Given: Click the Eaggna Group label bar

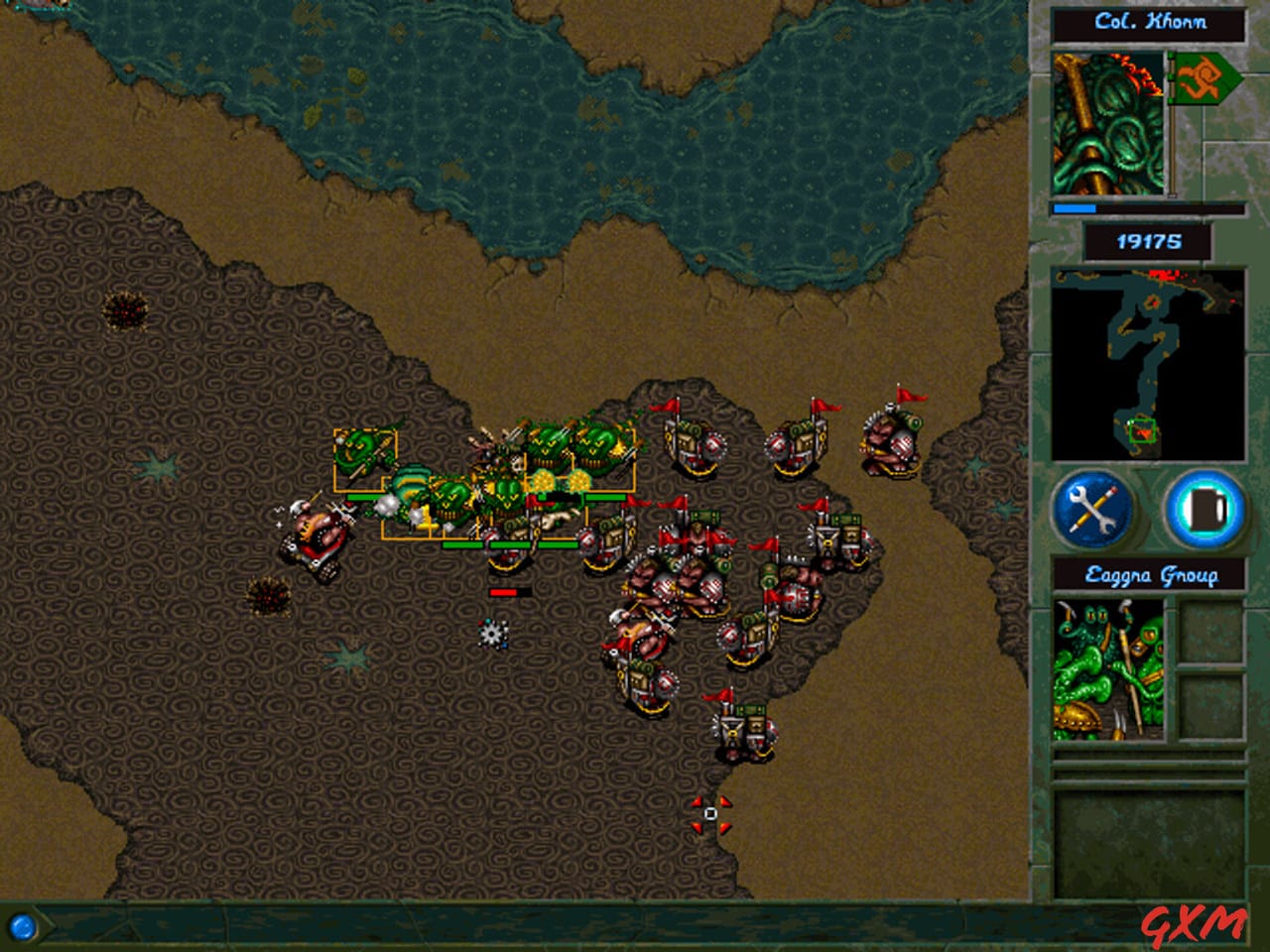Looking at the screenshot, I should click(1149, 573).
